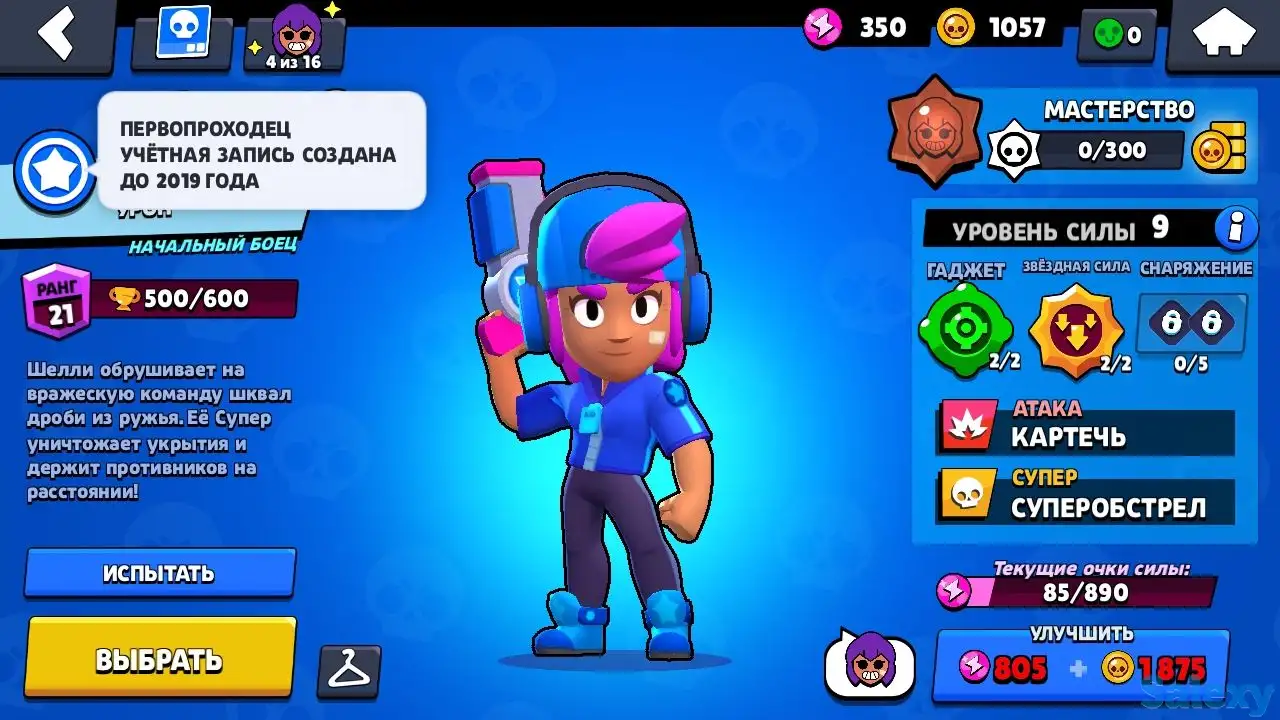The height and width of the screenshot is (720, 1280).
Task: Tap the power level info button
Action: 1236,228
